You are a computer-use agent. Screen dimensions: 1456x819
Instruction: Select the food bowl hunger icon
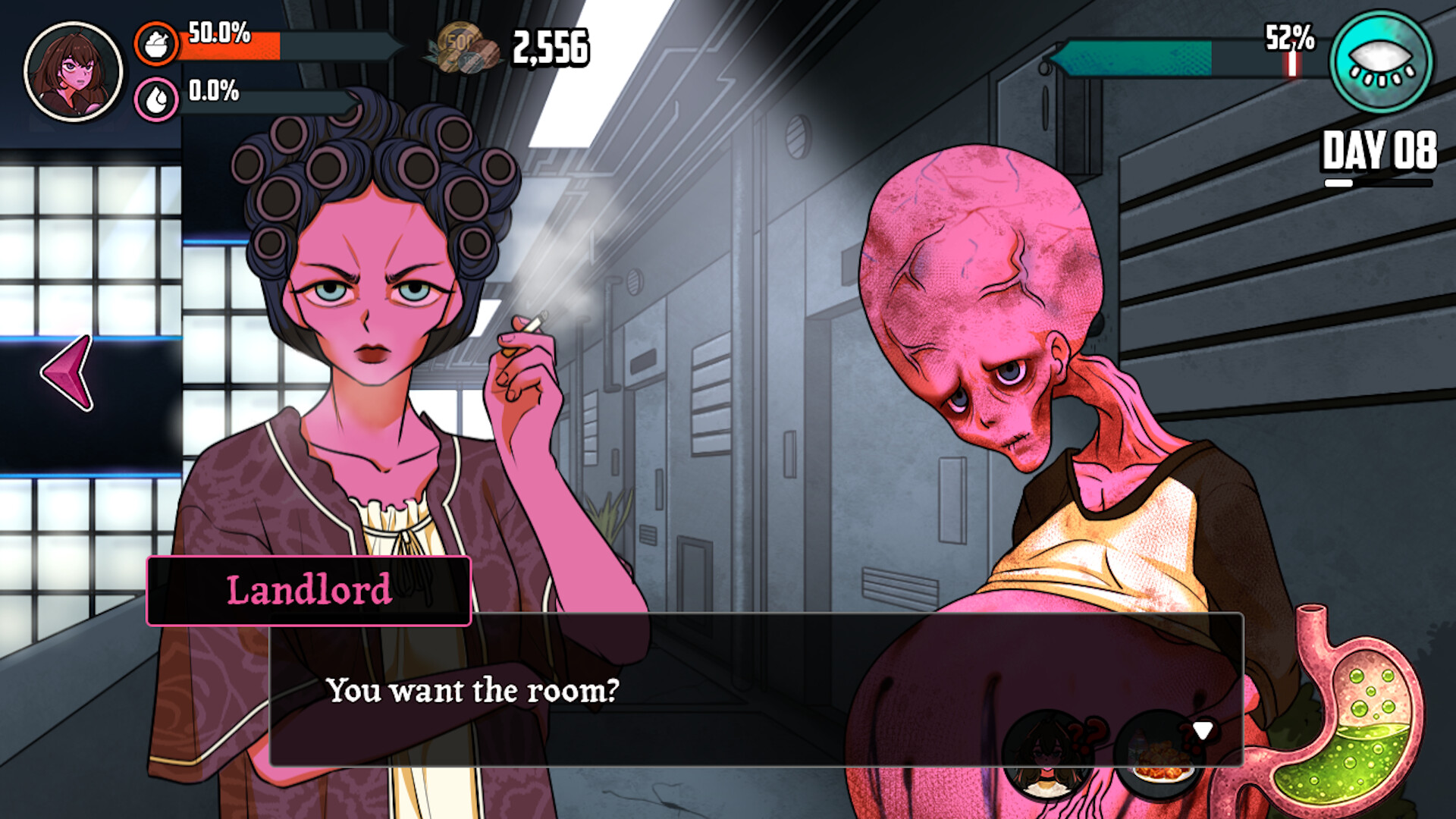coord(157,43)
